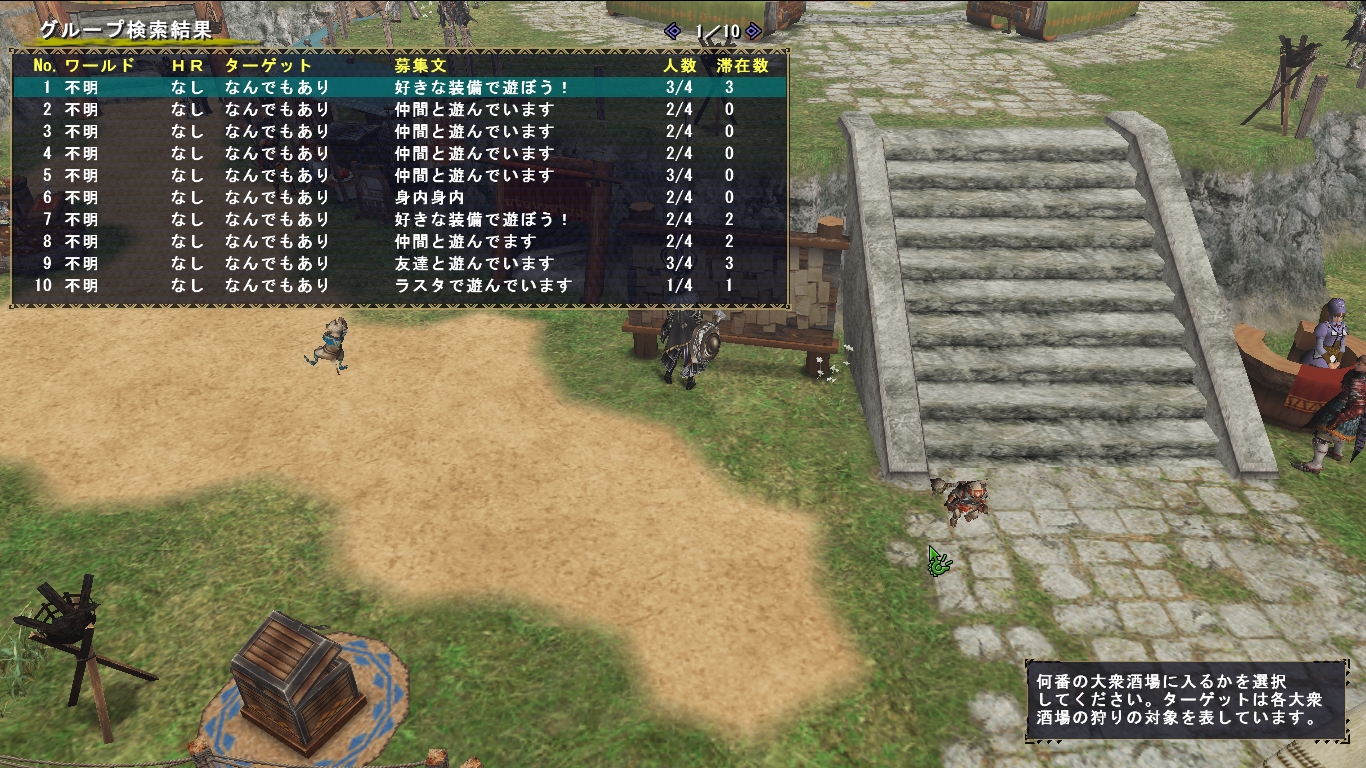Select group row number 4
The width and height of the screenshot is (1366, 768).
click(400, 153)
